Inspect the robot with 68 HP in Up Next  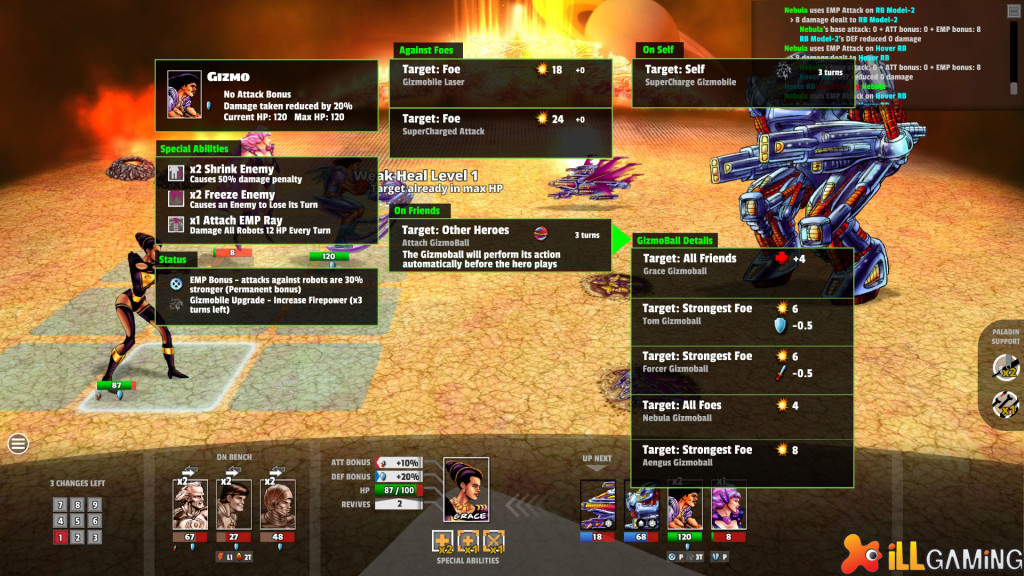pos(641,505)
